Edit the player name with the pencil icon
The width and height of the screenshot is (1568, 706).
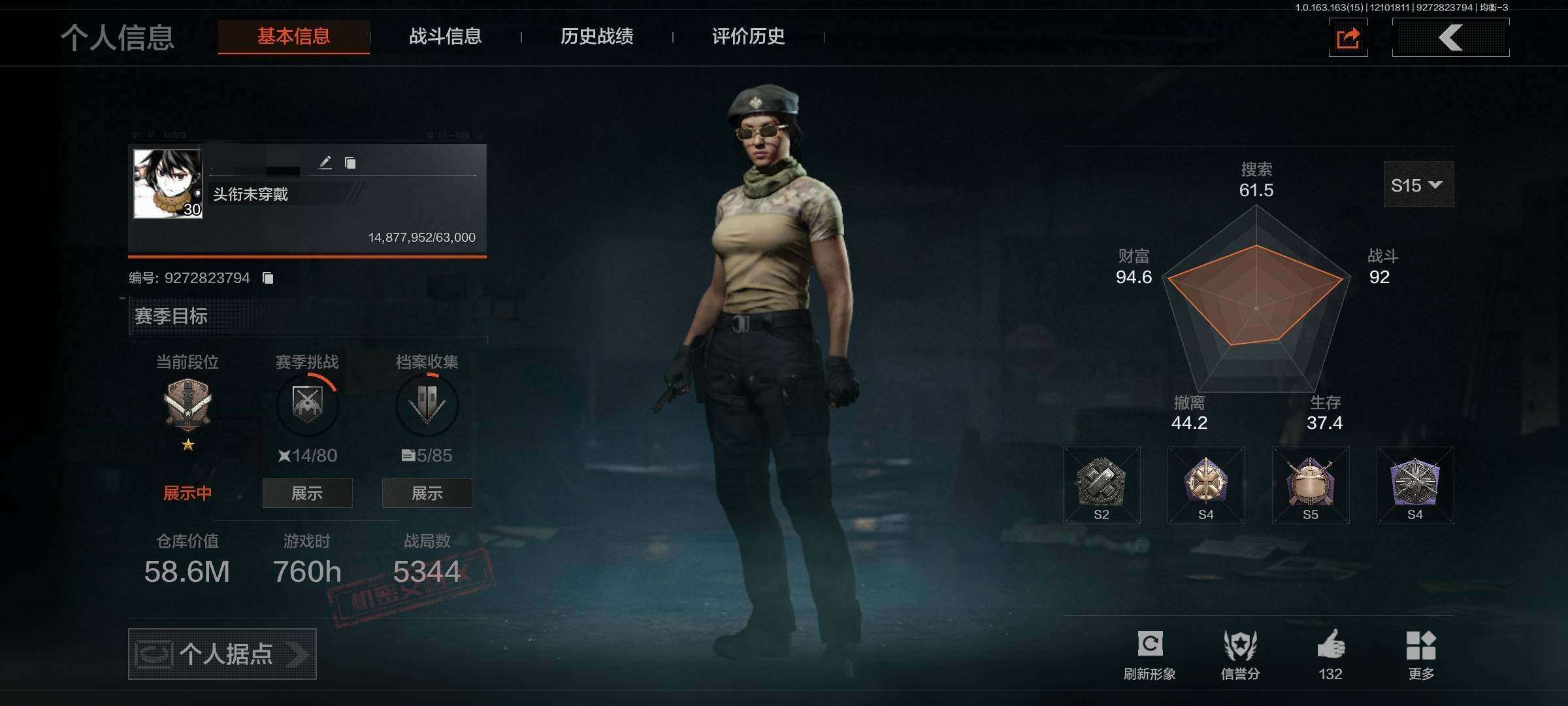point(325,163)
